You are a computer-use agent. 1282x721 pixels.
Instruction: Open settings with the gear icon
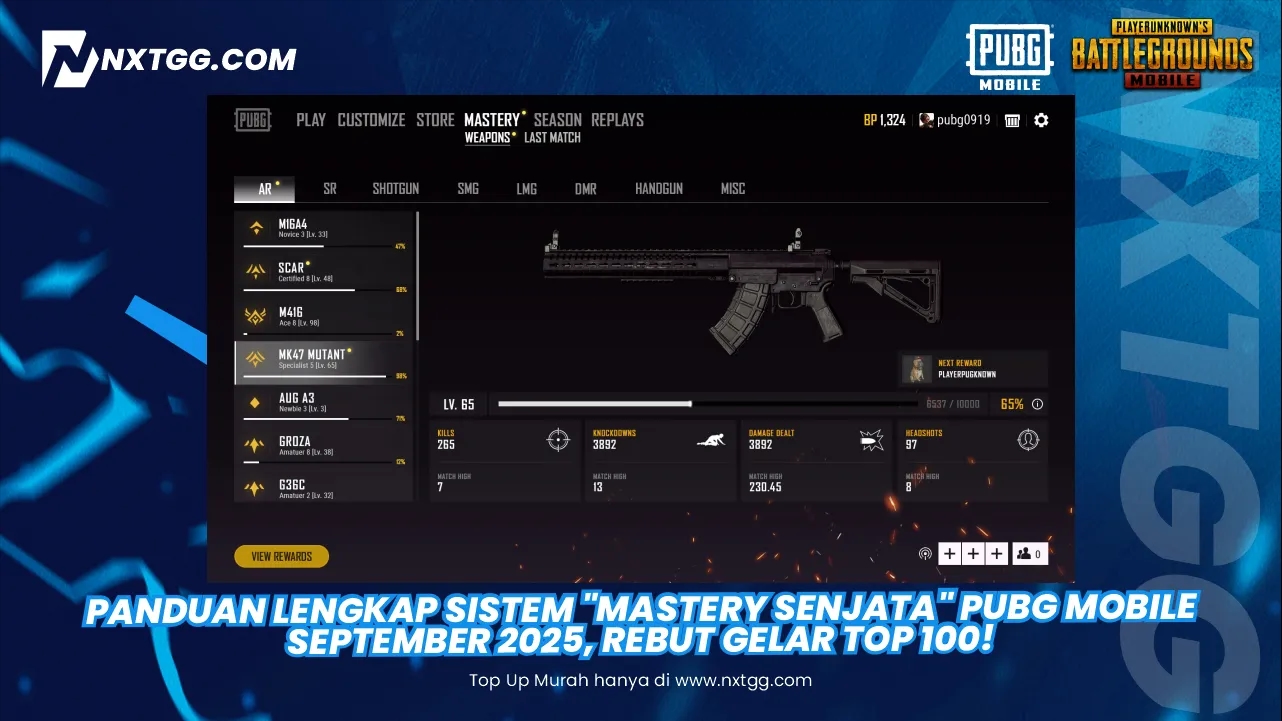1041,120
